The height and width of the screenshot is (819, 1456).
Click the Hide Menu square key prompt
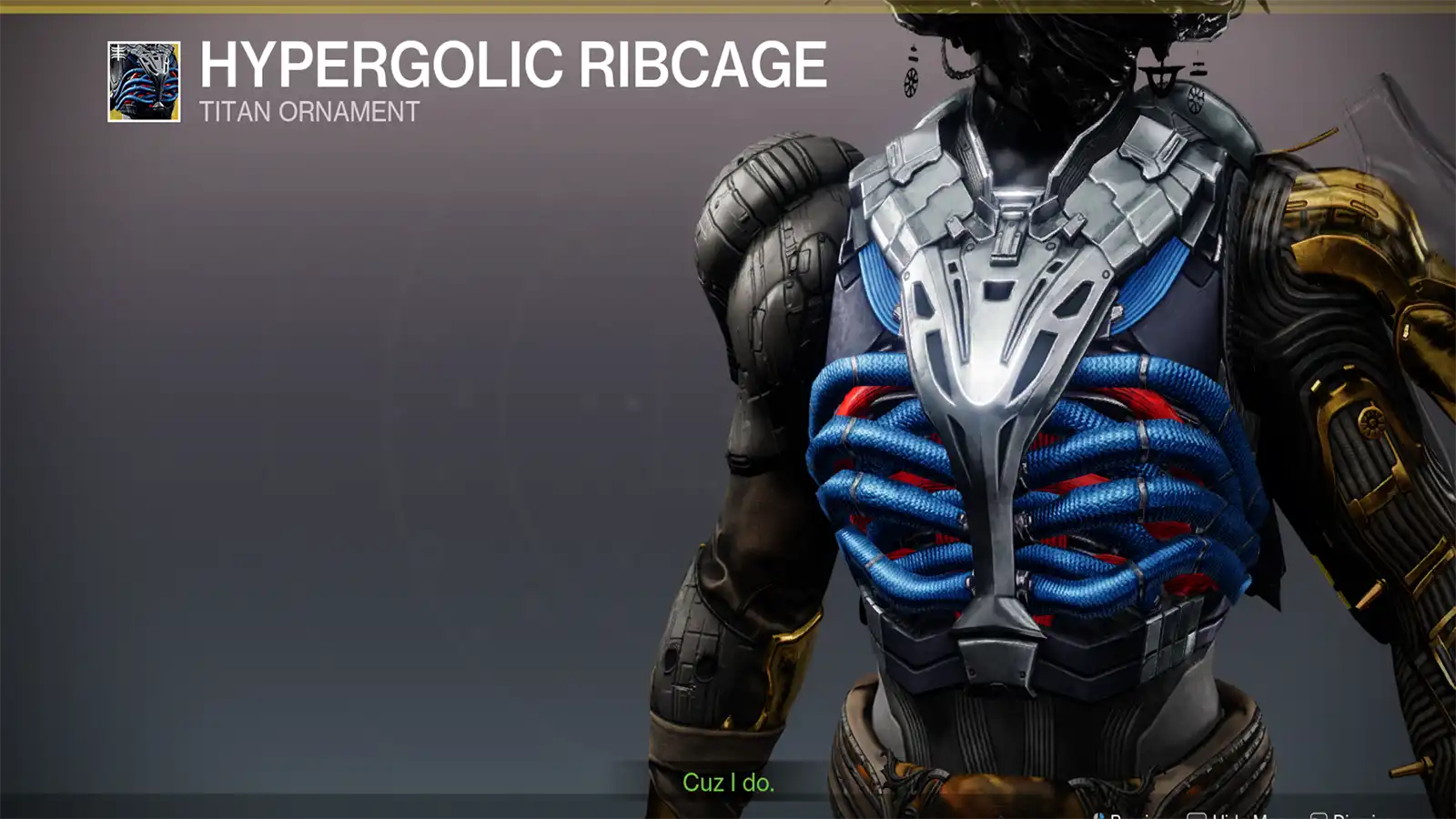click(x=1197, y=814)
